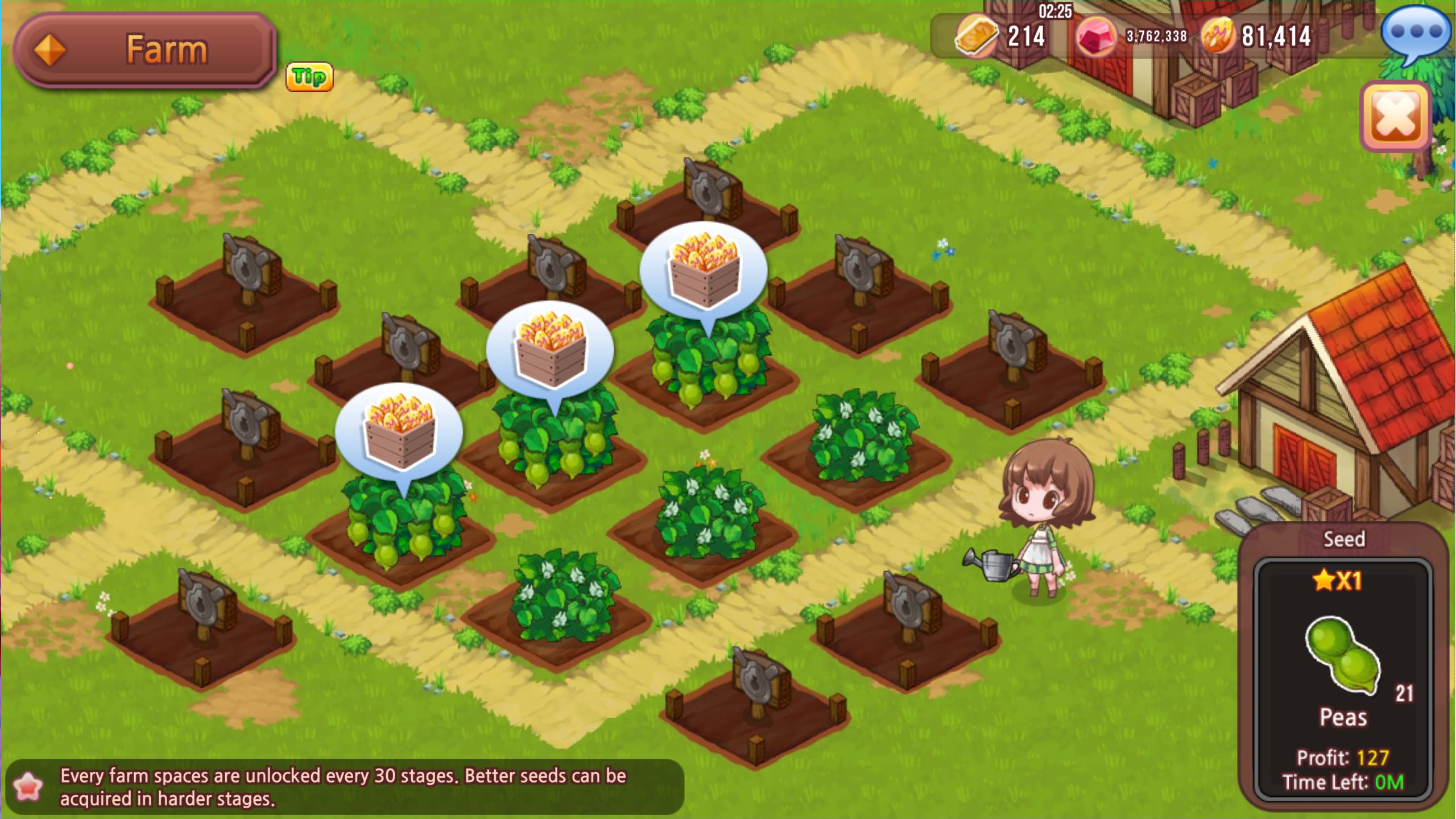Open the Seed tab on the right panel

pyautogui.click(x=1345, y=539)
